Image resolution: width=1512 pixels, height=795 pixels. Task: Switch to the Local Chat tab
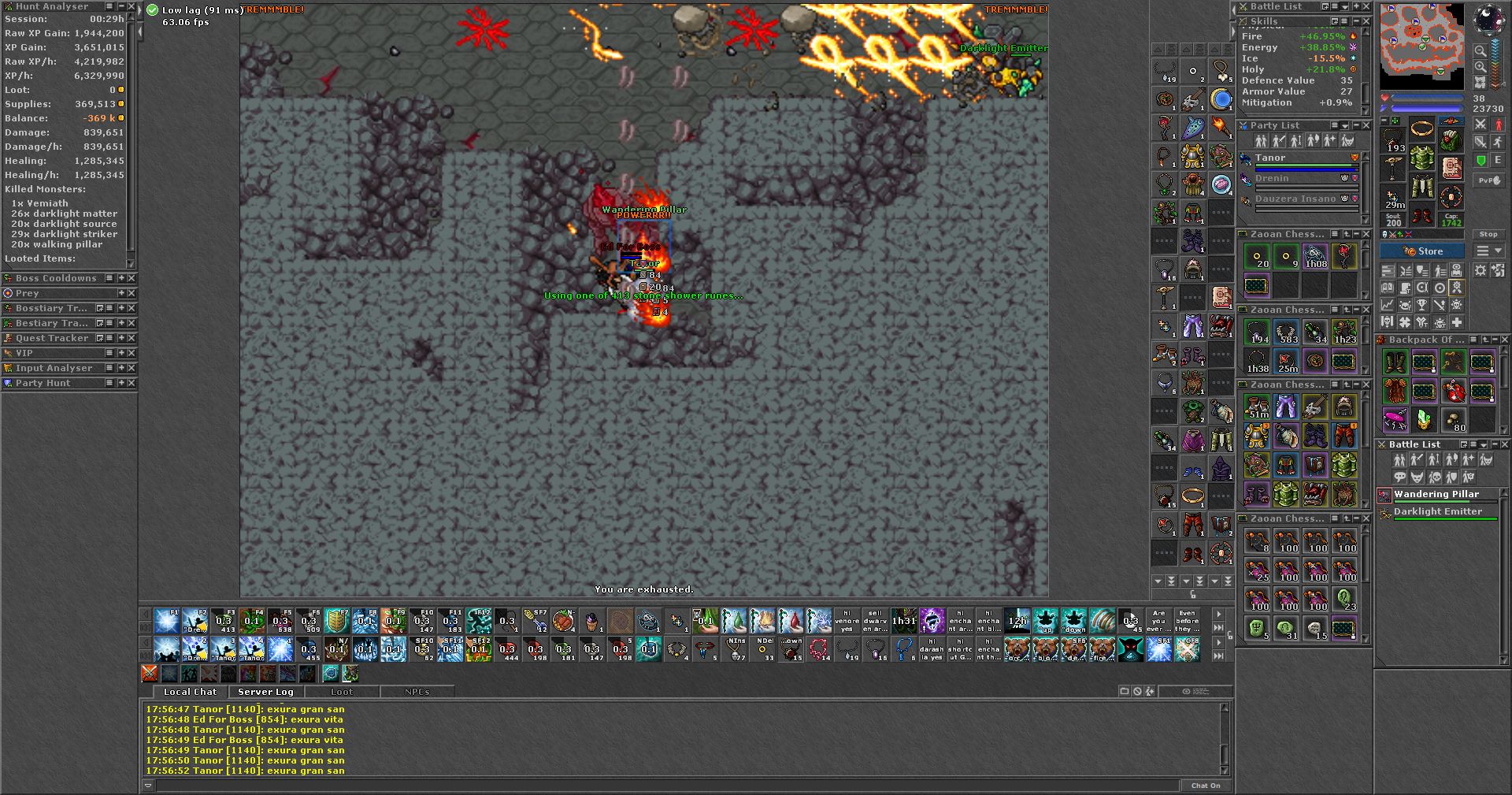click(190, 692)
